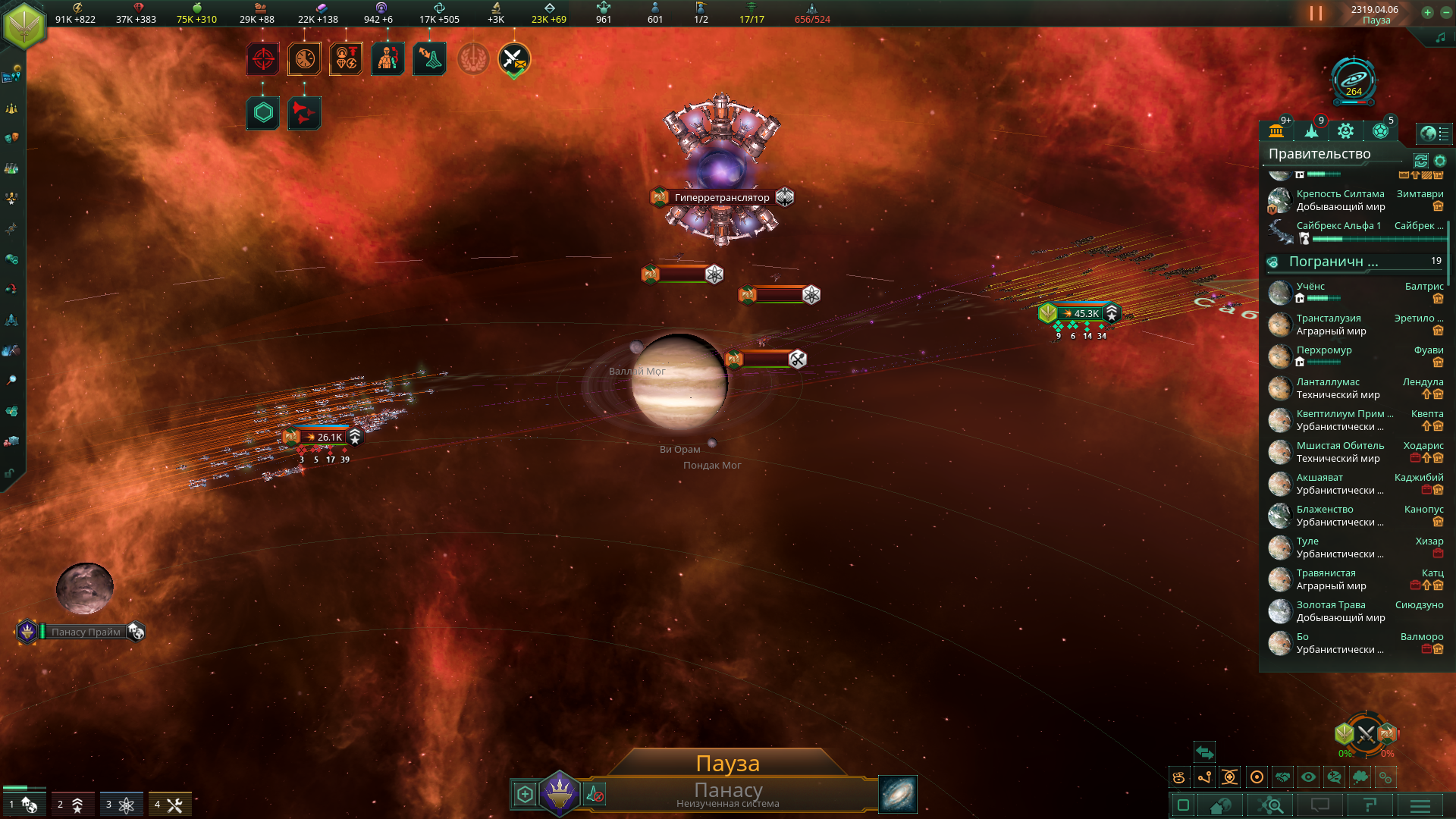Open the red crosshair alert notification
The width and height of the screenshot is (1456, 819).
click(262, 59)
